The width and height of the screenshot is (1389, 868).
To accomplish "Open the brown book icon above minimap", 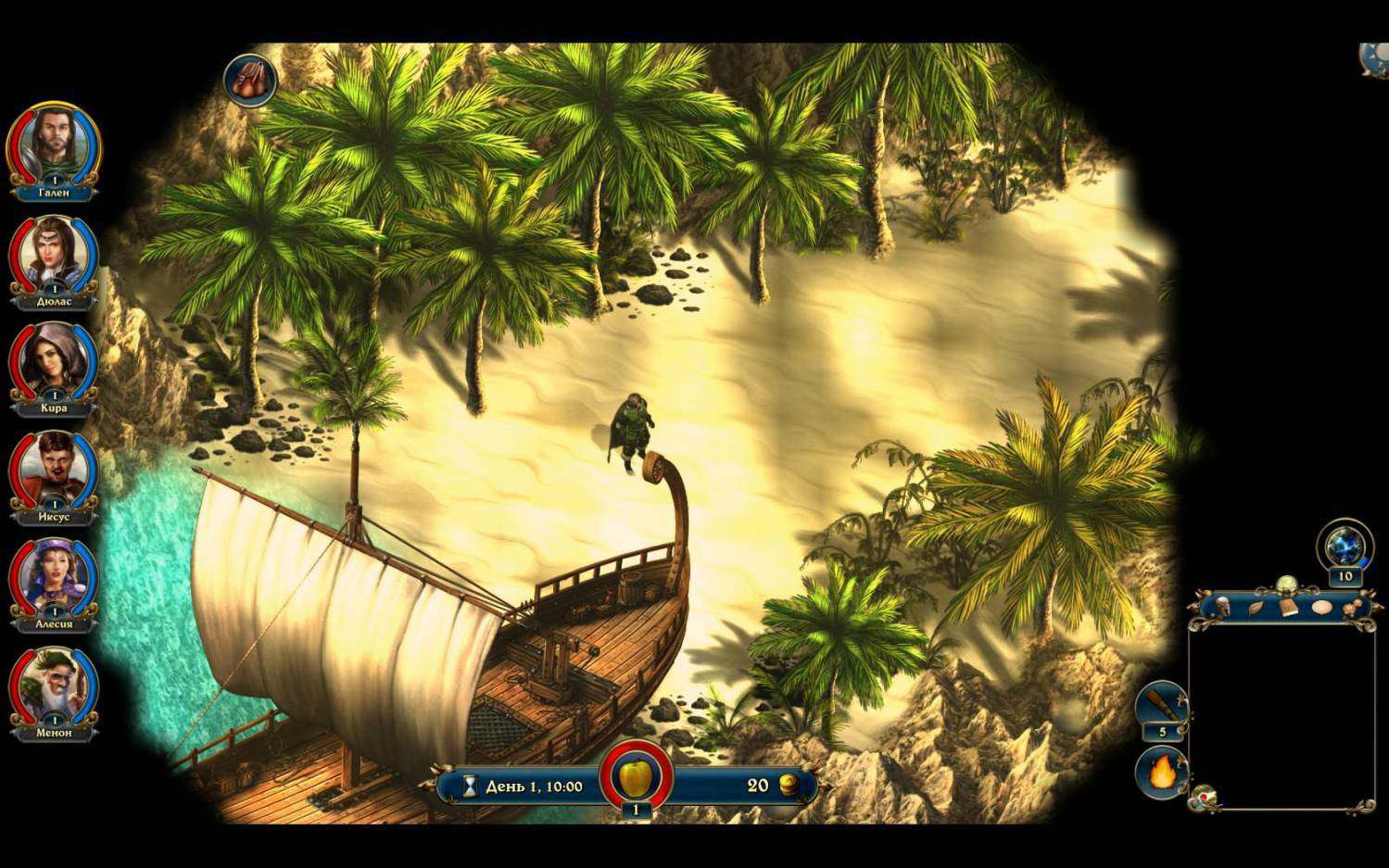I will tap(1289, 608).
